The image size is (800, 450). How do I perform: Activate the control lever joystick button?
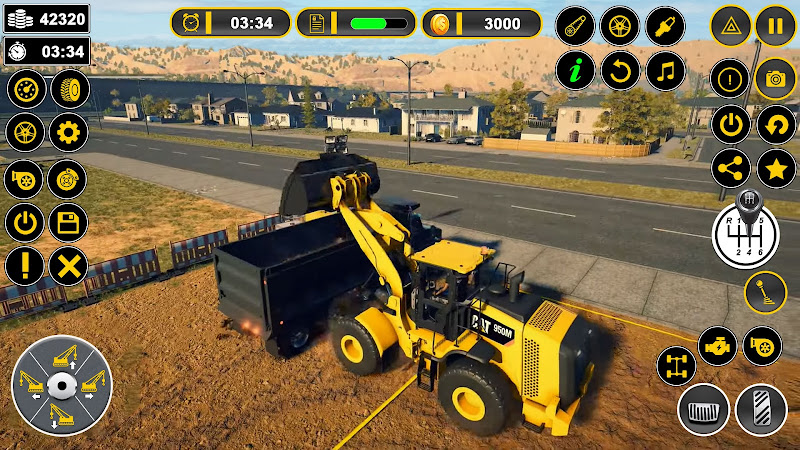click(765, 292)
